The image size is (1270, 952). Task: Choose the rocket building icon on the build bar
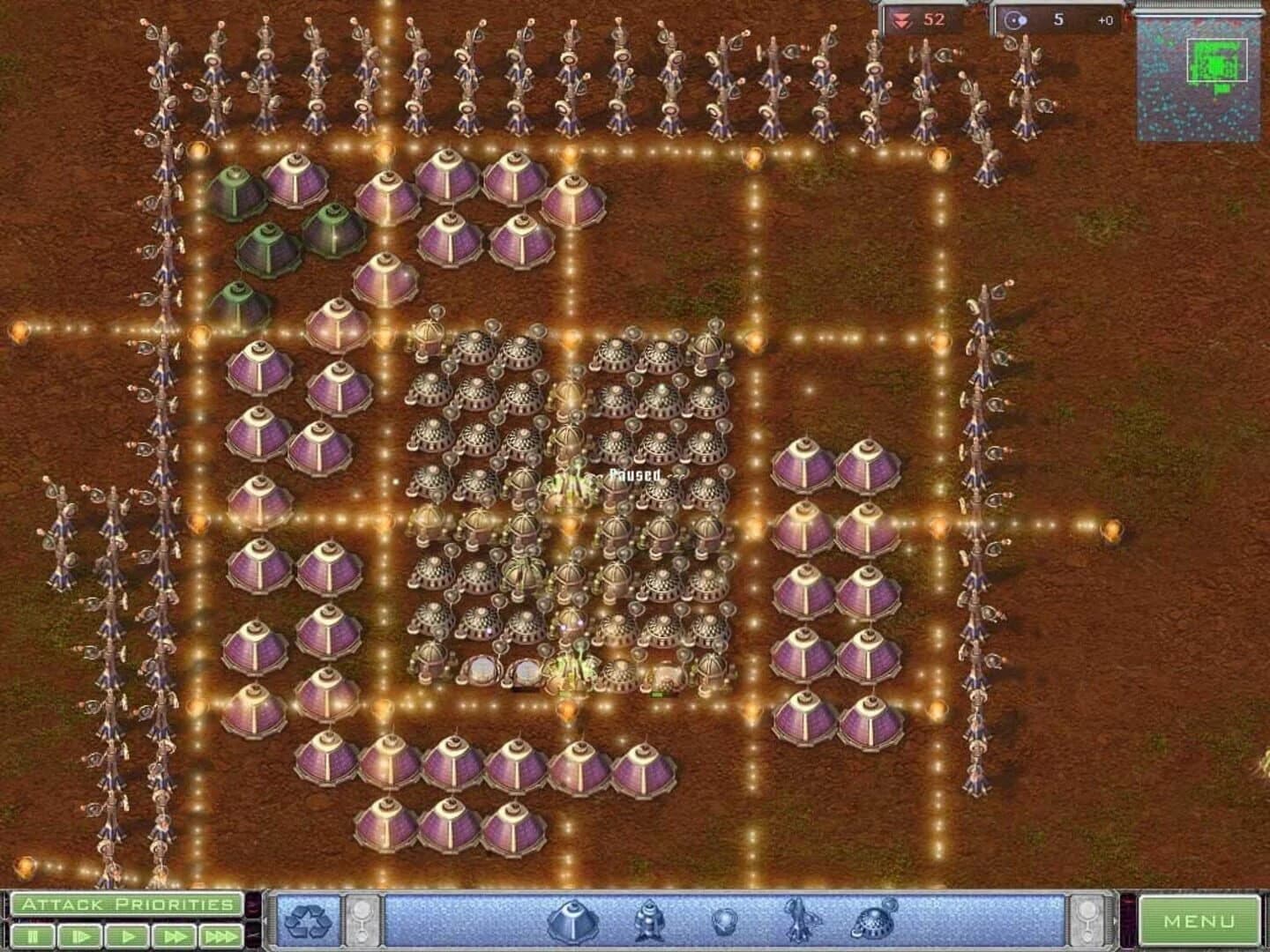(647, 922)
